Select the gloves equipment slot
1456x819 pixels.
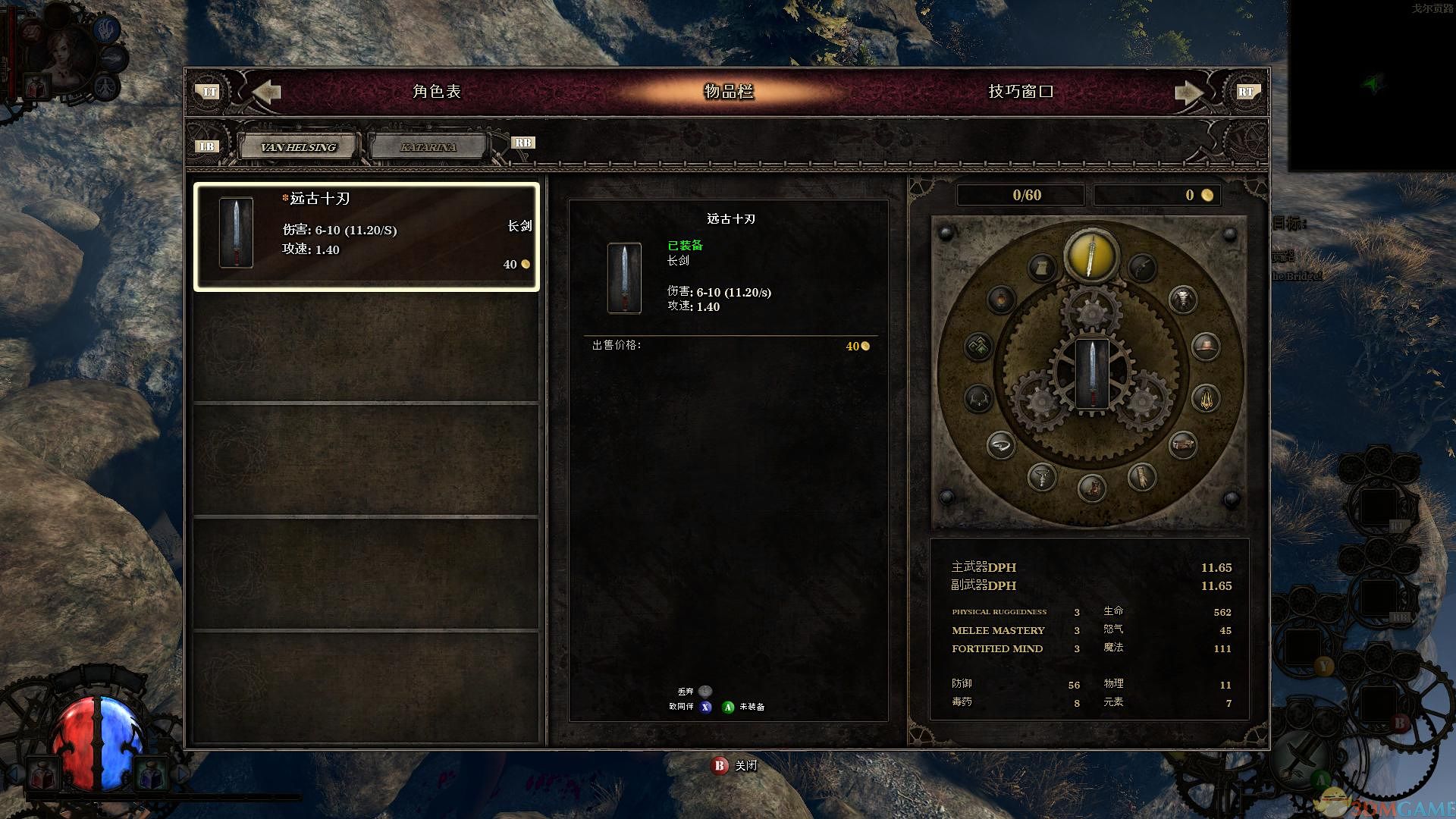coord(1141,476)
